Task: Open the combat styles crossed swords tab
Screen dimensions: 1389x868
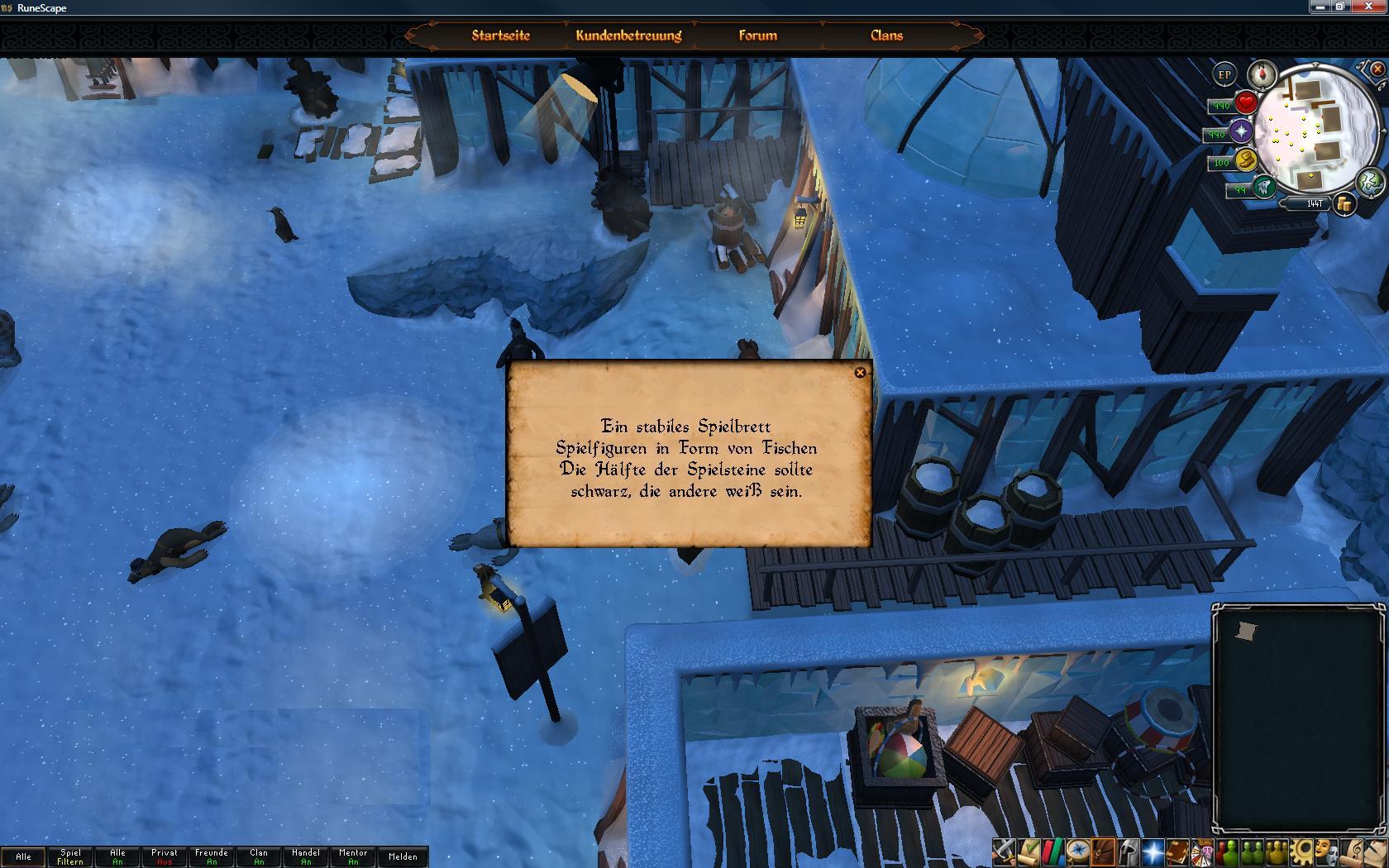Action: 1005,851
